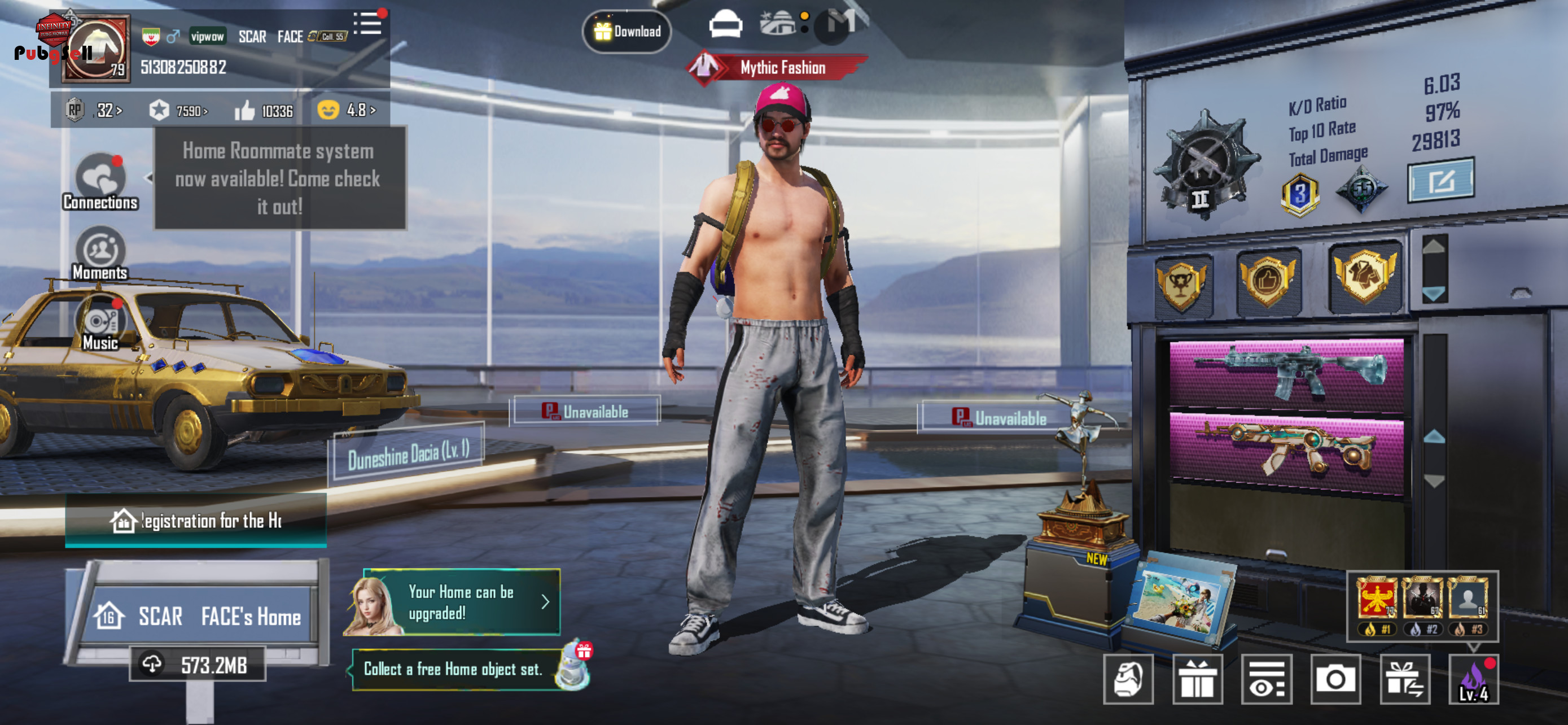
Task: Open the list menu at profile top
Action: (367, 24)
